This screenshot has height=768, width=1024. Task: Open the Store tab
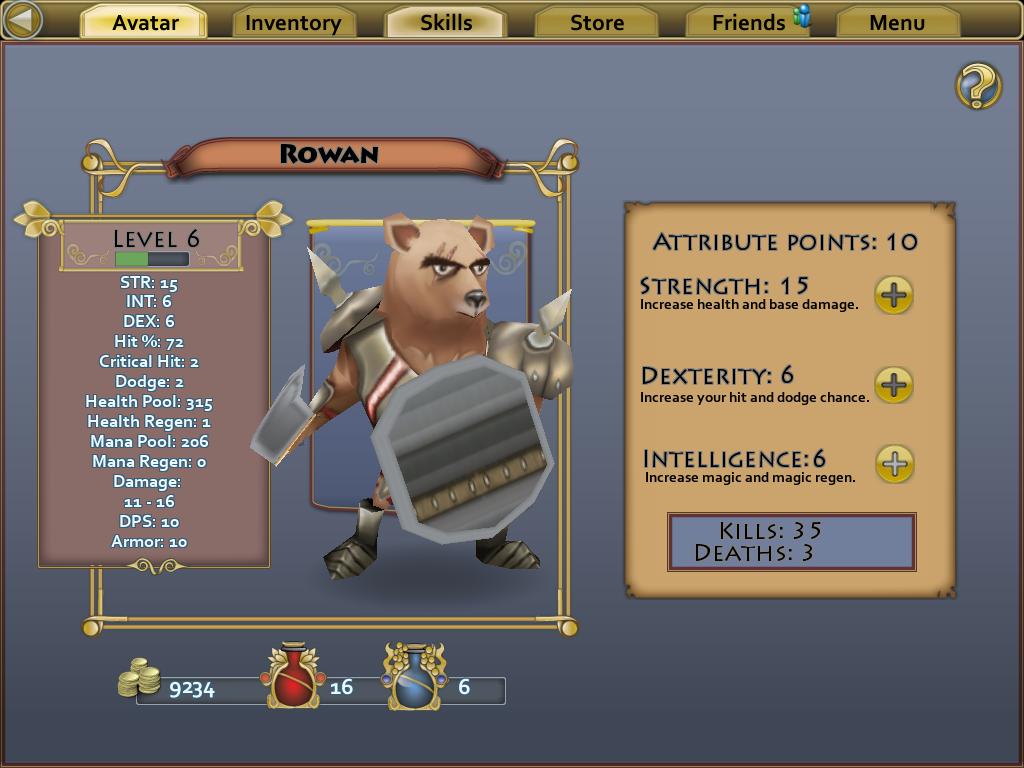tap(597, 22)
